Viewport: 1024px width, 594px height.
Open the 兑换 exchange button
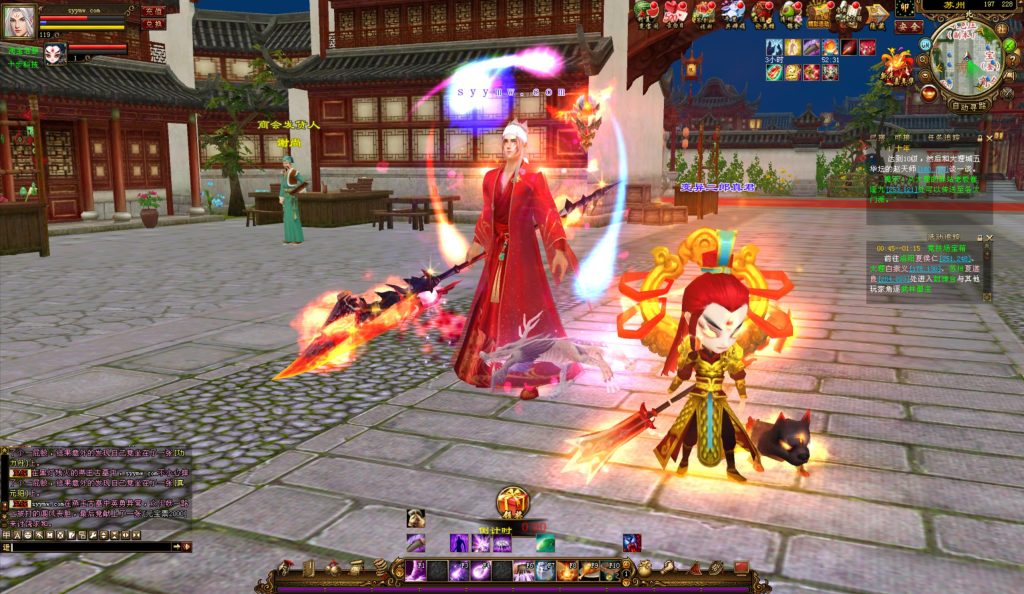[x=153, y=23]
